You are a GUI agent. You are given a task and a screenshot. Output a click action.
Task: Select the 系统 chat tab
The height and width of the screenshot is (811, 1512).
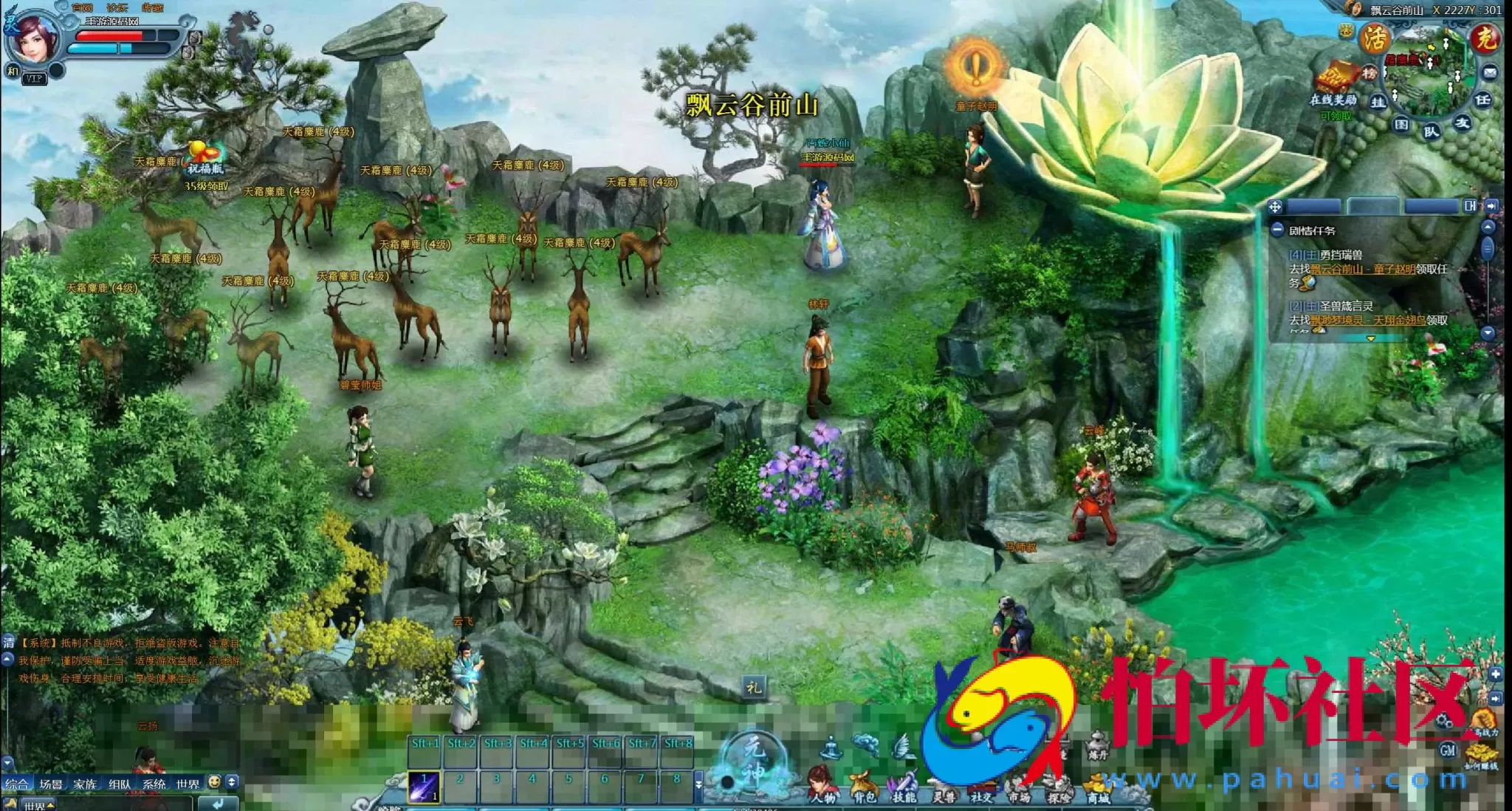point(154,784)
